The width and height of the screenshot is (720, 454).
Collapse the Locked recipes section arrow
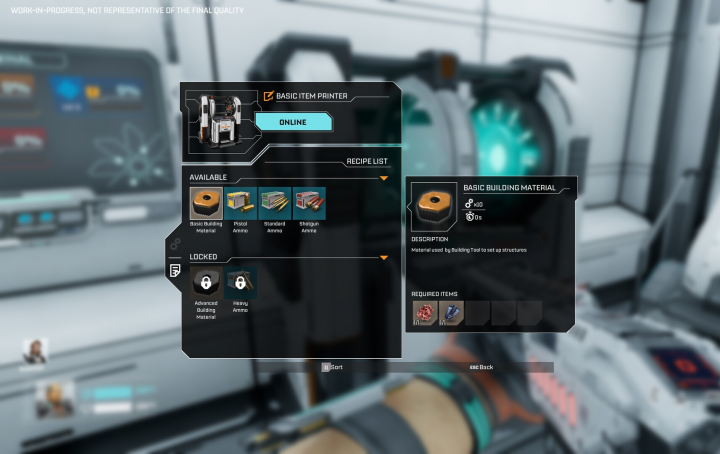384,257
